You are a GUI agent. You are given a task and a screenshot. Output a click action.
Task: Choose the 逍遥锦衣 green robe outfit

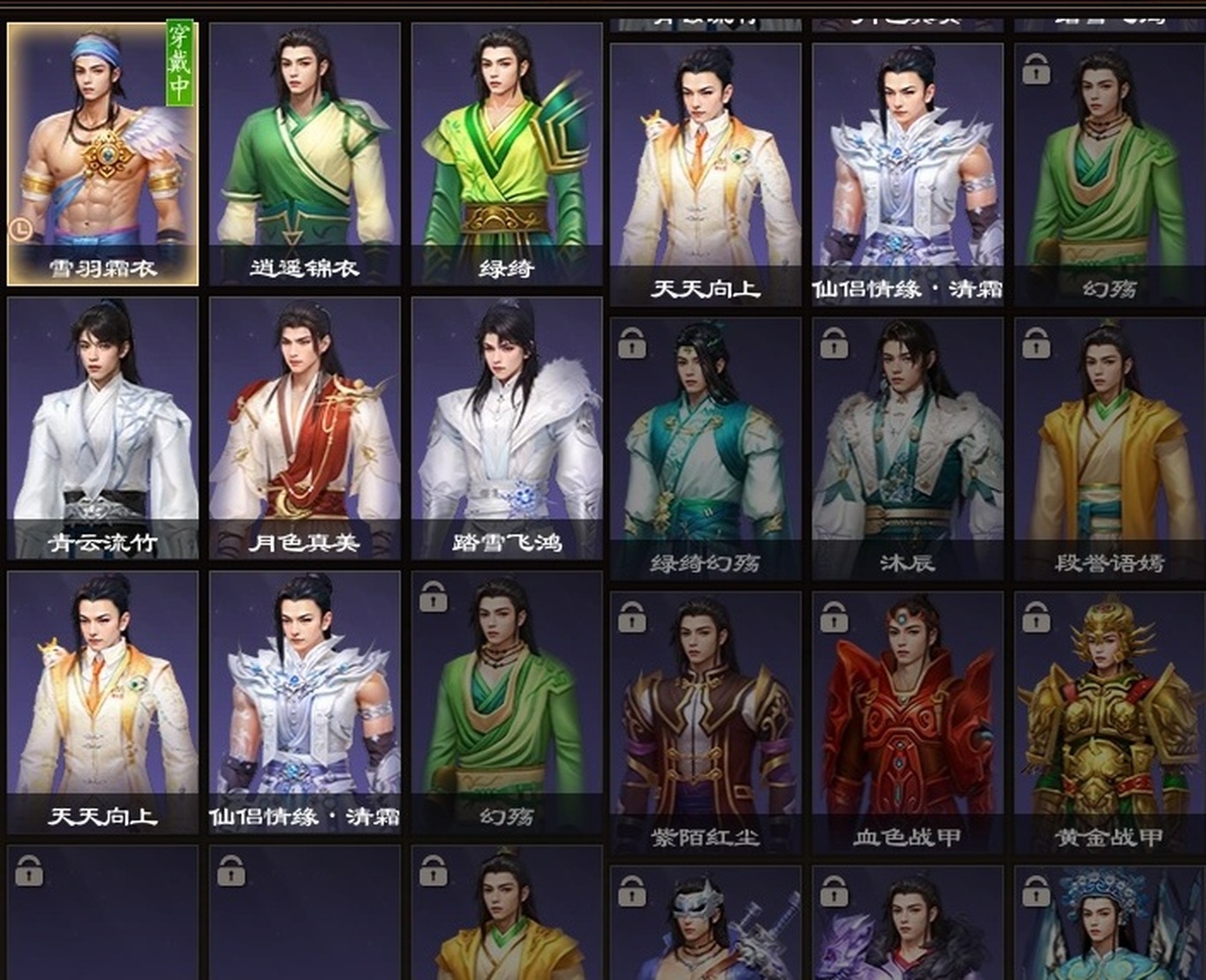[305, 155]
